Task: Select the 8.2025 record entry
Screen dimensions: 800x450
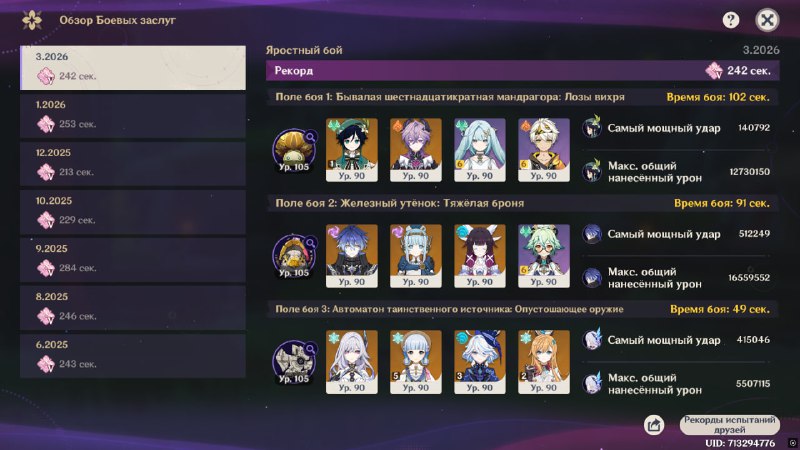Action: pos(132,306)
